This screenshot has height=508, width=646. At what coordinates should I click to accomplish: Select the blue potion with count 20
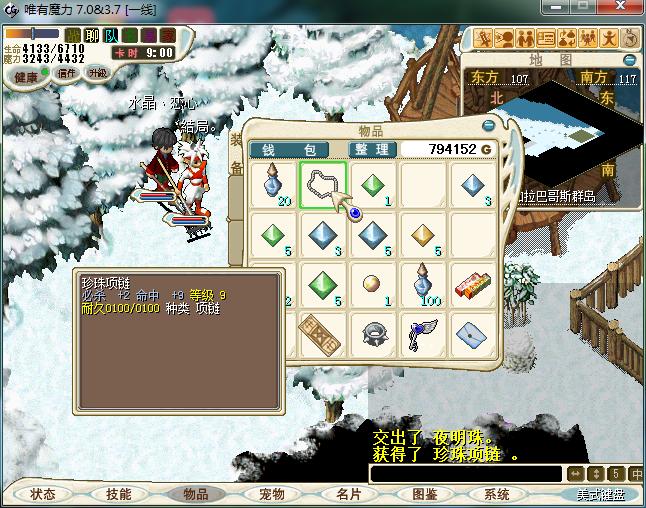(x=273, y=186)
